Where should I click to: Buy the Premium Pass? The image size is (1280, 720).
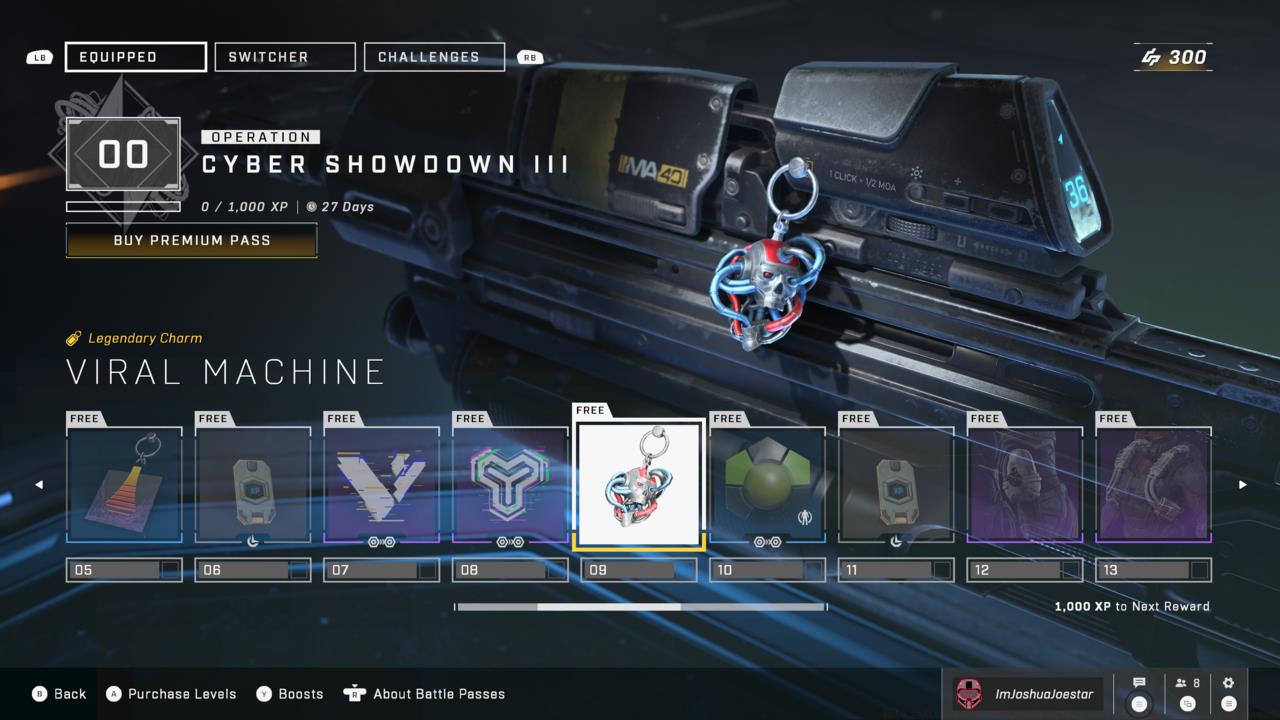[191, 240]
